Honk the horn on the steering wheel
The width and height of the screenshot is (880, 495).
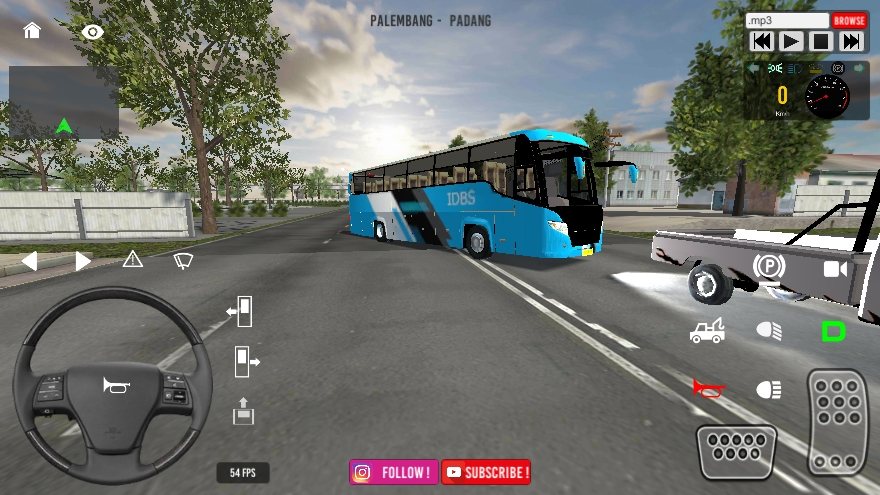pyautogui.click(x=112, y=385)
